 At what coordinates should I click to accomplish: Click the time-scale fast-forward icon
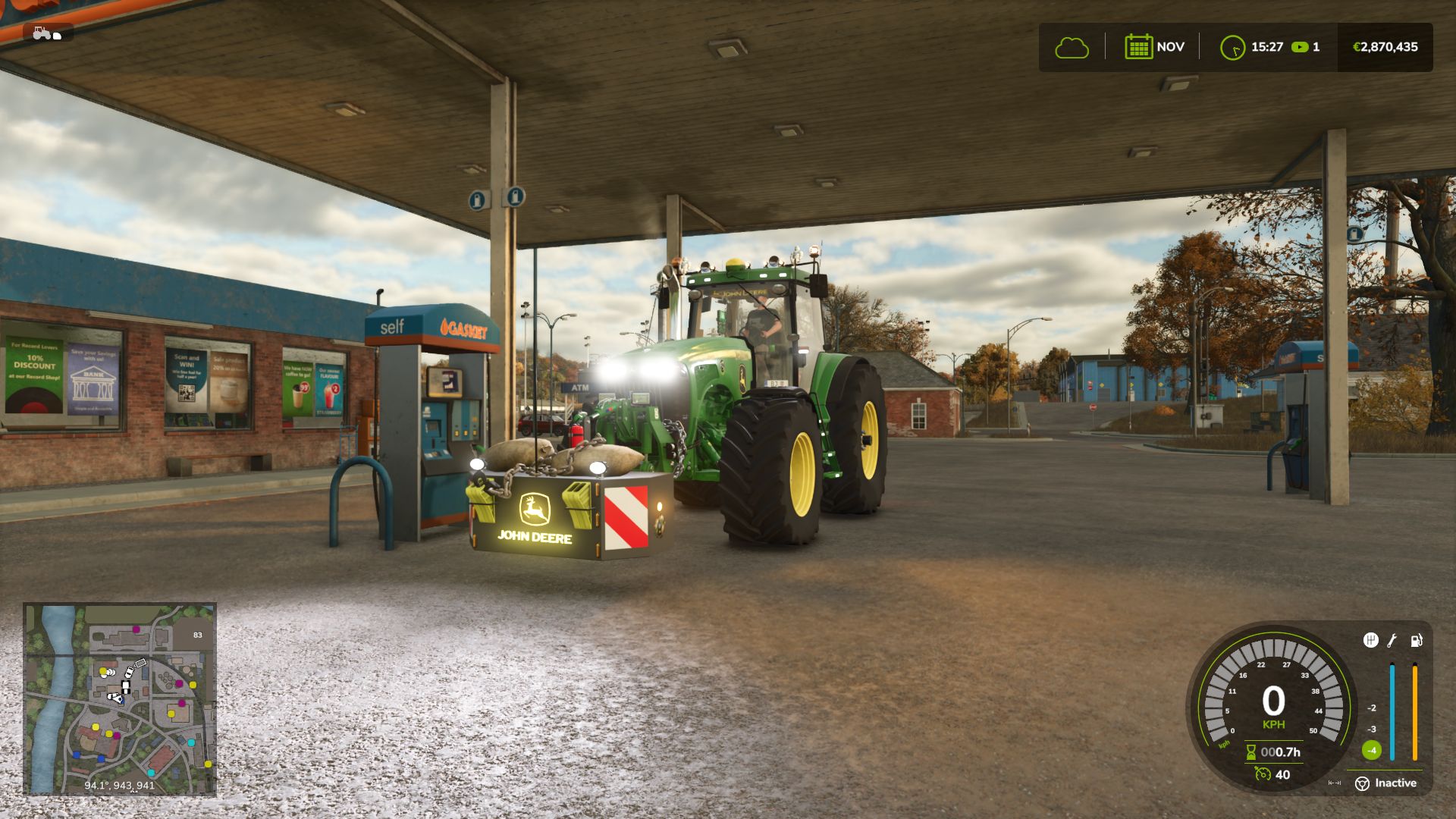(1300, 47)
